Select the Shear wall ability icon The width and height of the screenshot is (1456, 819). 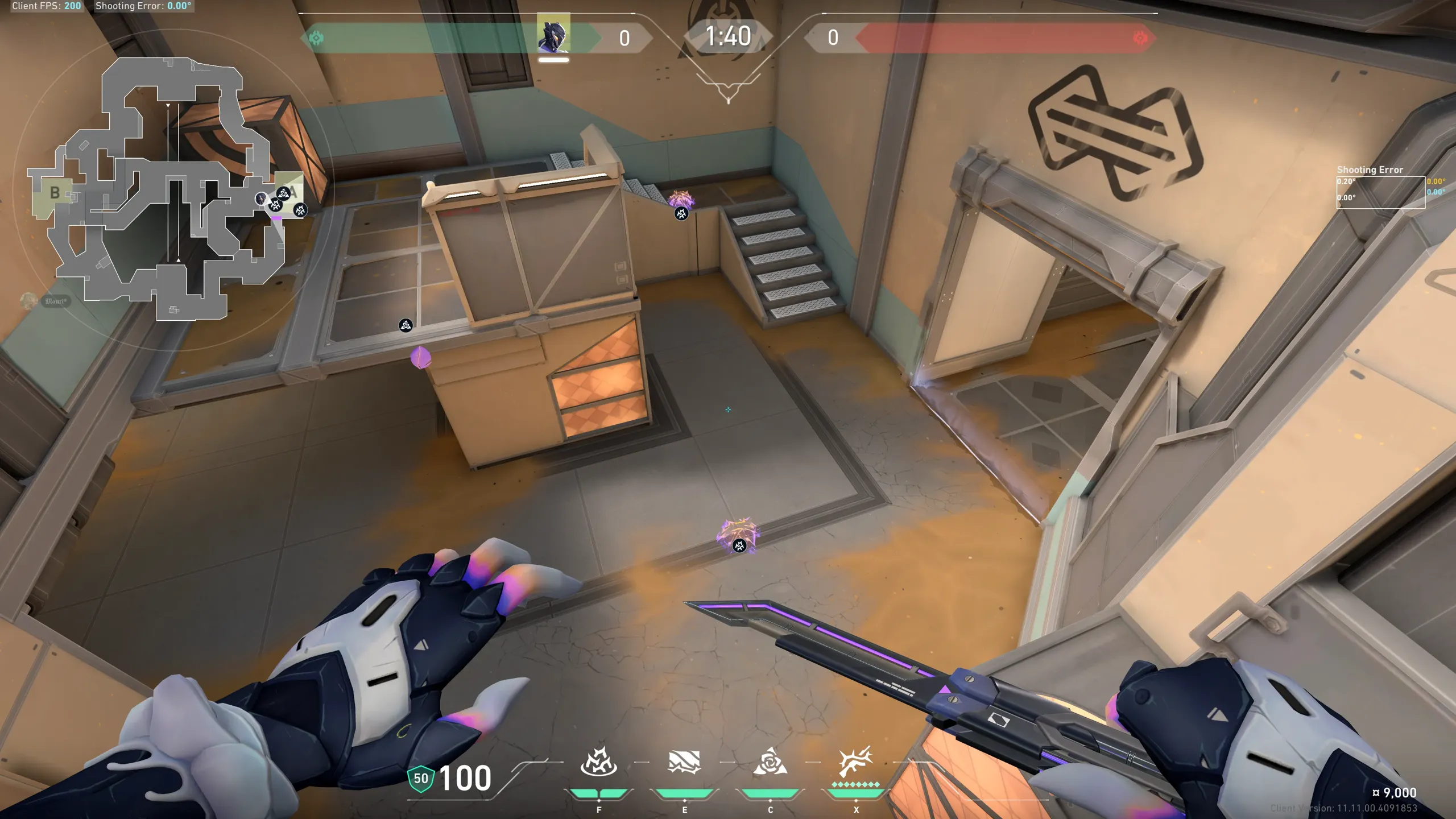684,763
